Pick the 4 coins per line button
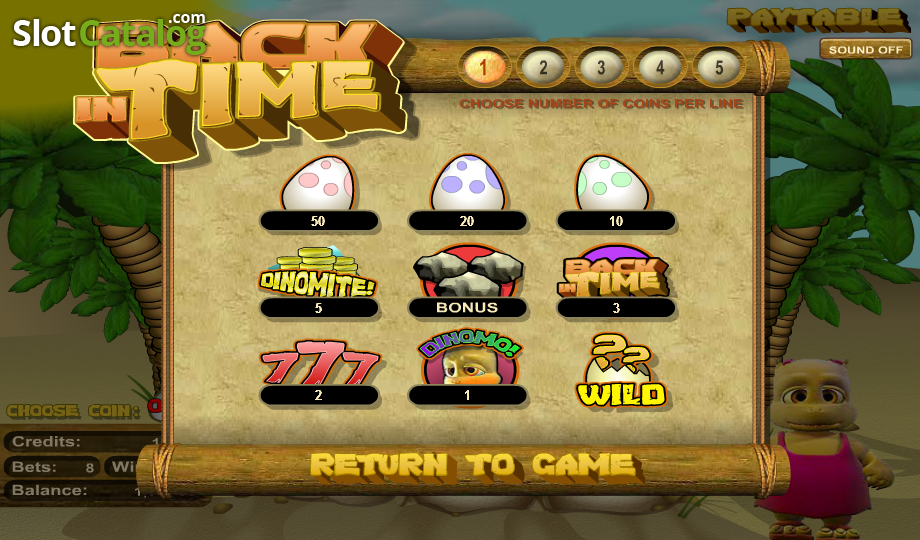The height and width of the screenshot is (540, 920). coord(660,67)
